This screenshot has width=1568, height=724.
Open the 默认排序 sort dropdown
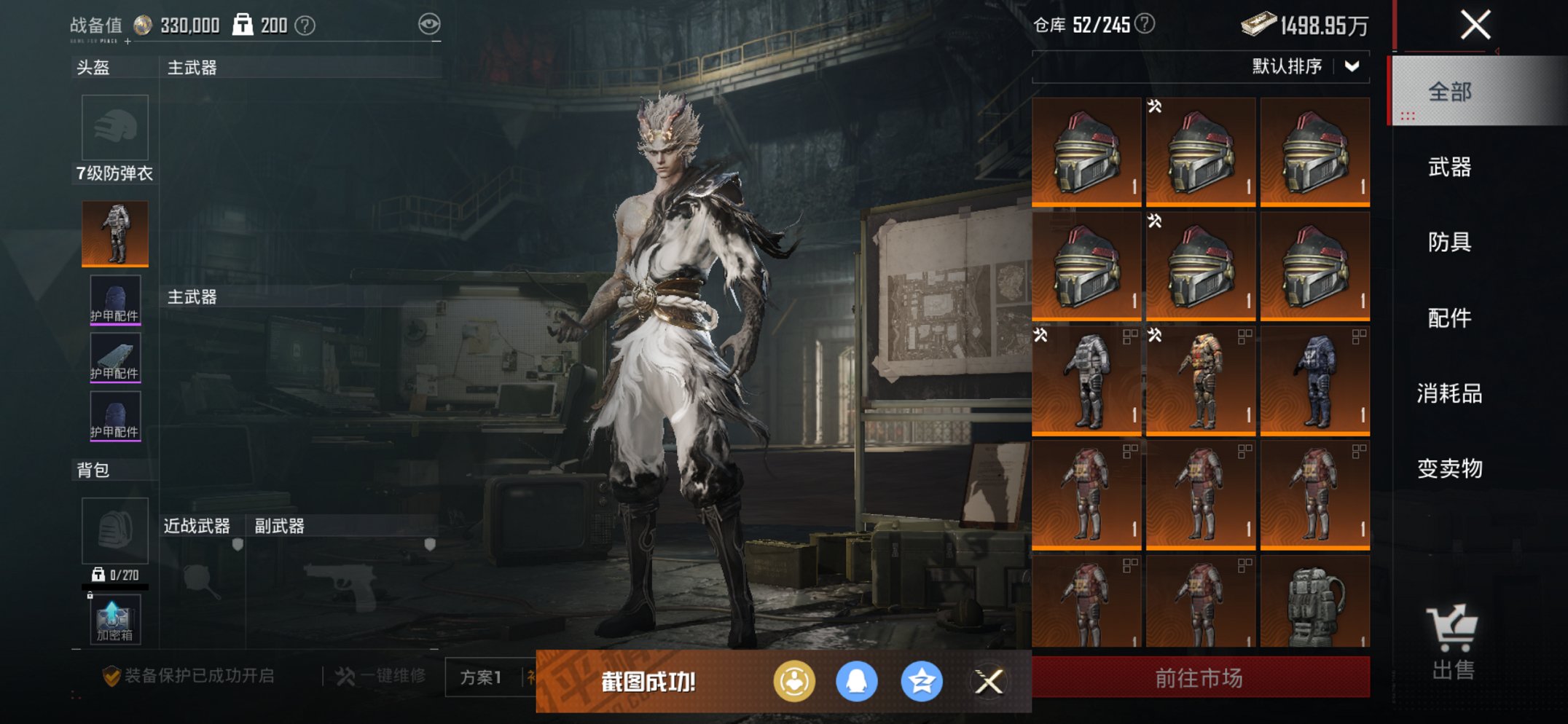point(1304,67)
